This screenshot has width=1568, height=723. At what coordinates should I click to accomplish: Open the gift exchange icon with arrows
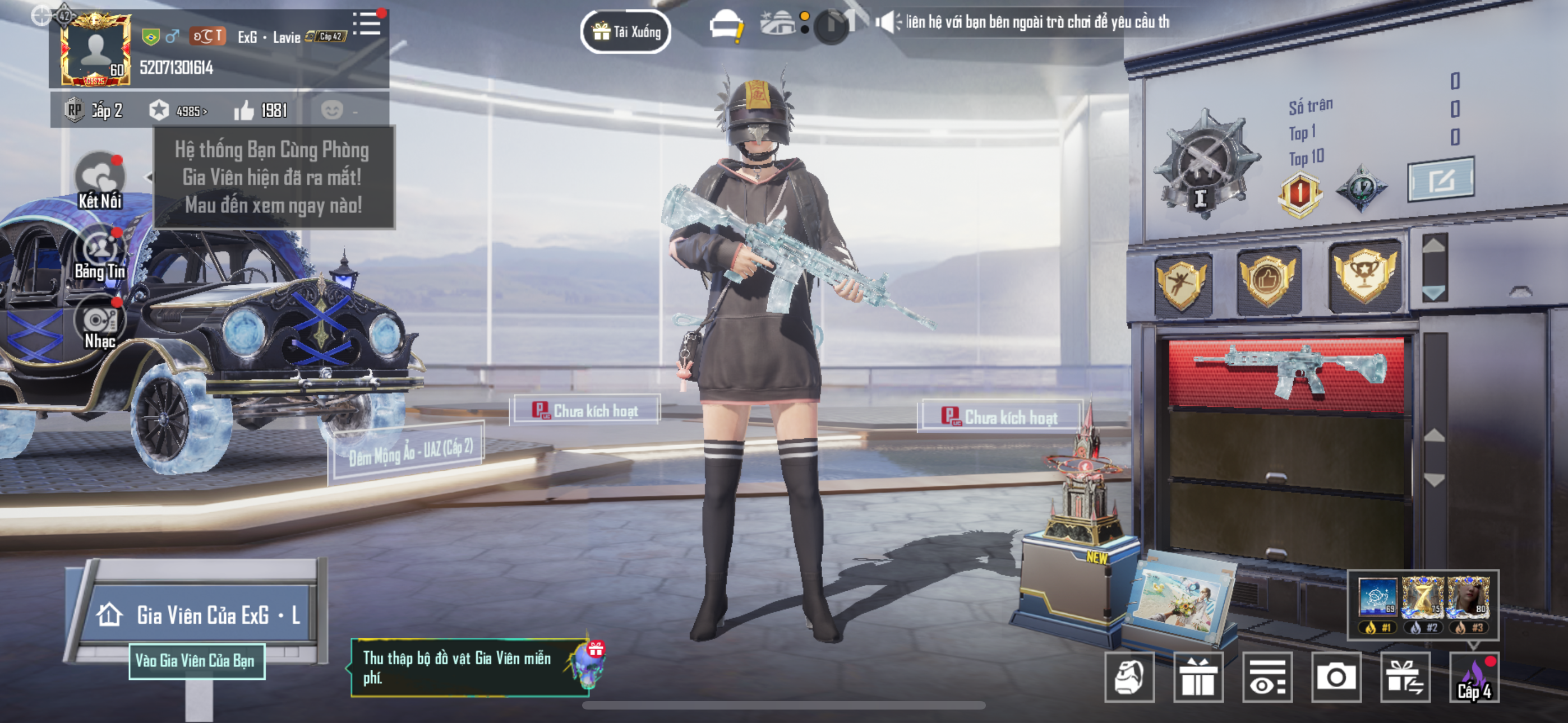1404,676
